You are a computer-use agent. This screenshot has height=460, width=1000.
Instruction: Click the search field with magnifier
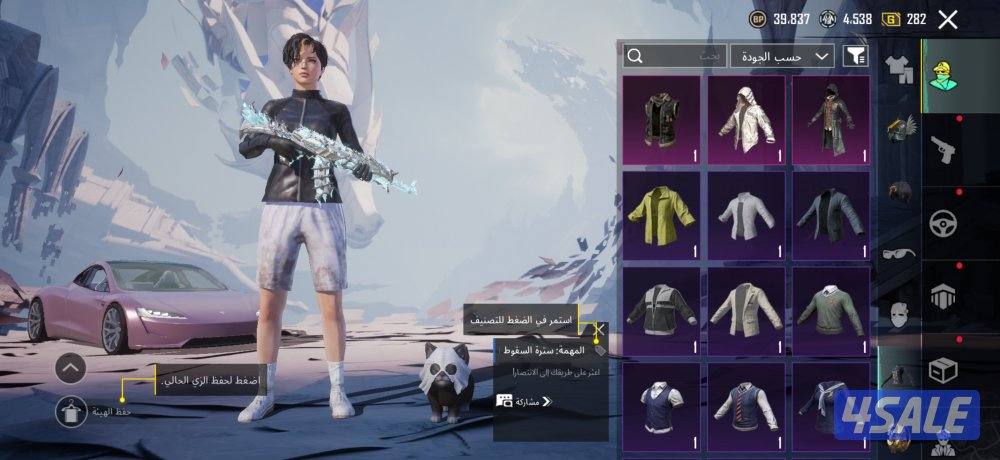click(673, 56)
